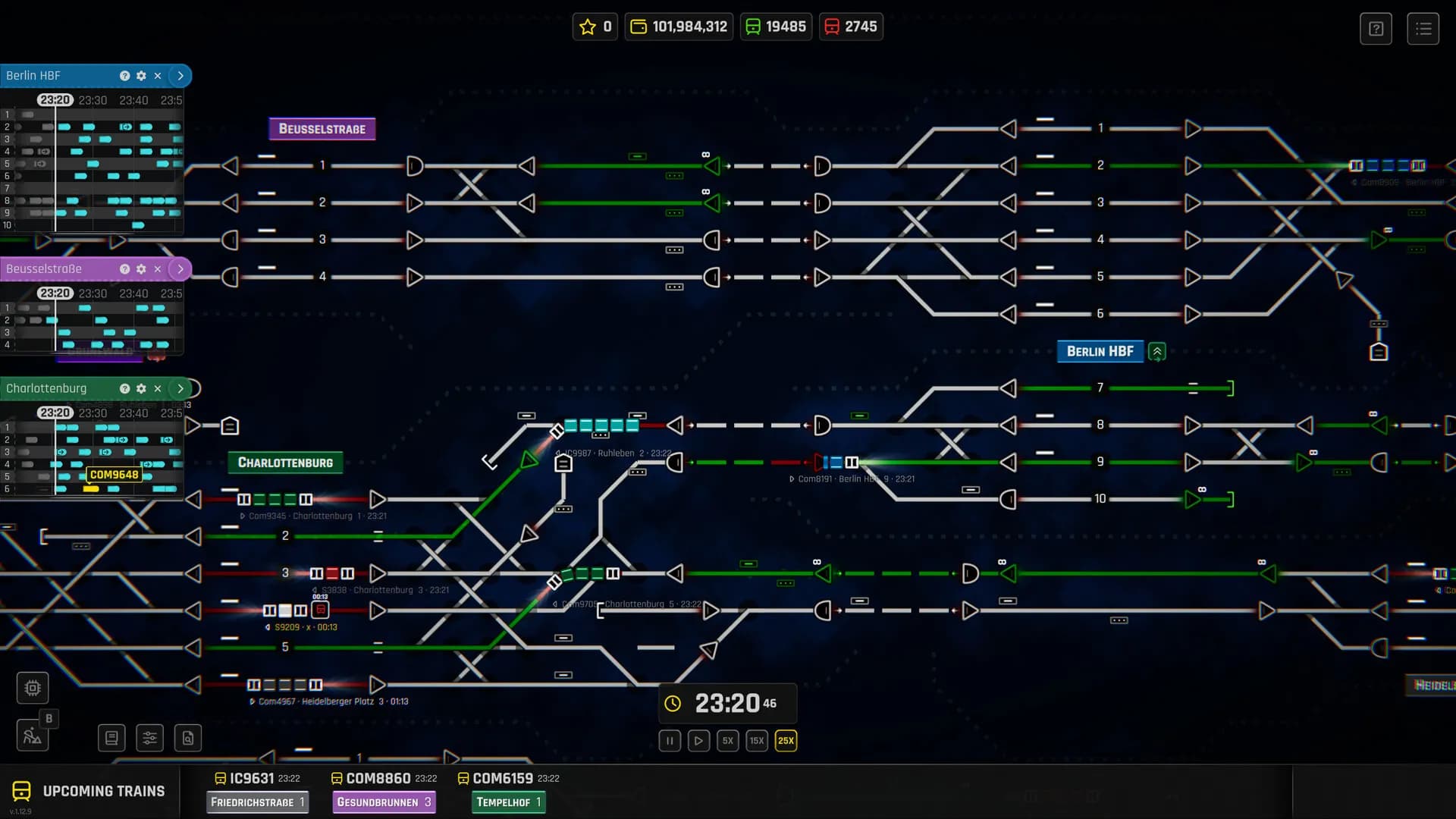Pause the simulation

click(670, 741)
